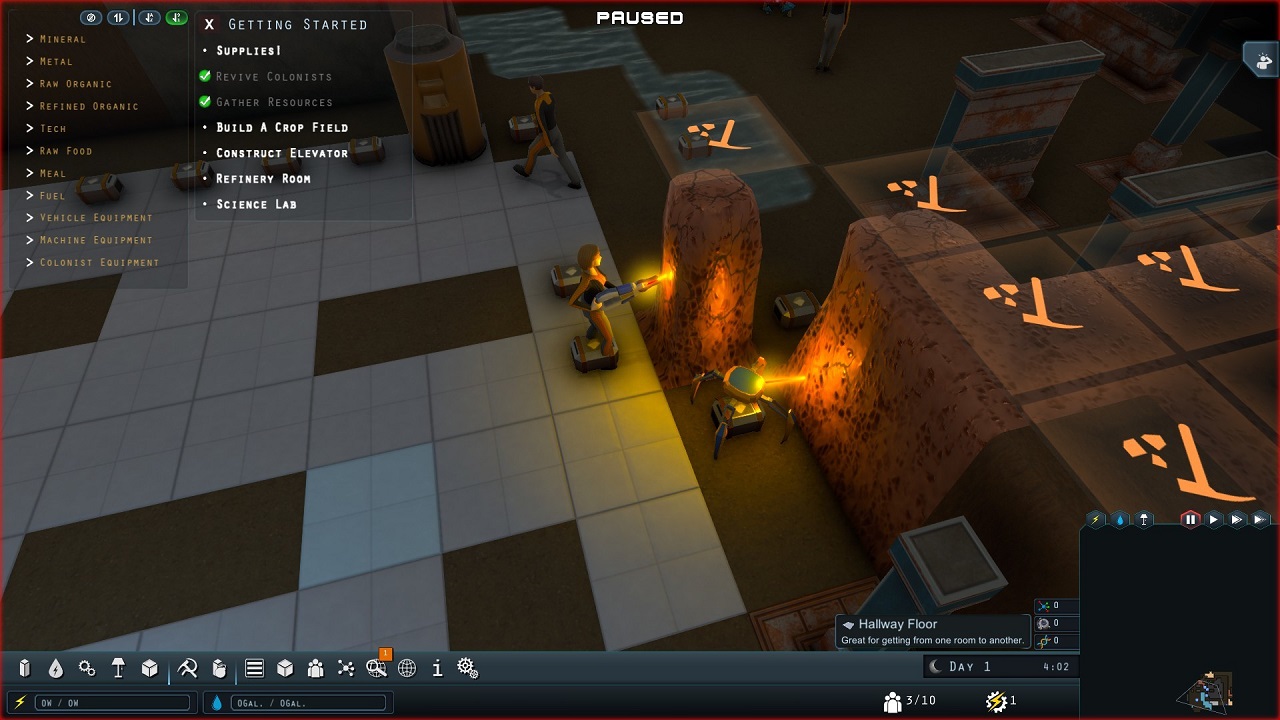
Task: Open the gears settings menu
Action: click(x=467, y=668)
